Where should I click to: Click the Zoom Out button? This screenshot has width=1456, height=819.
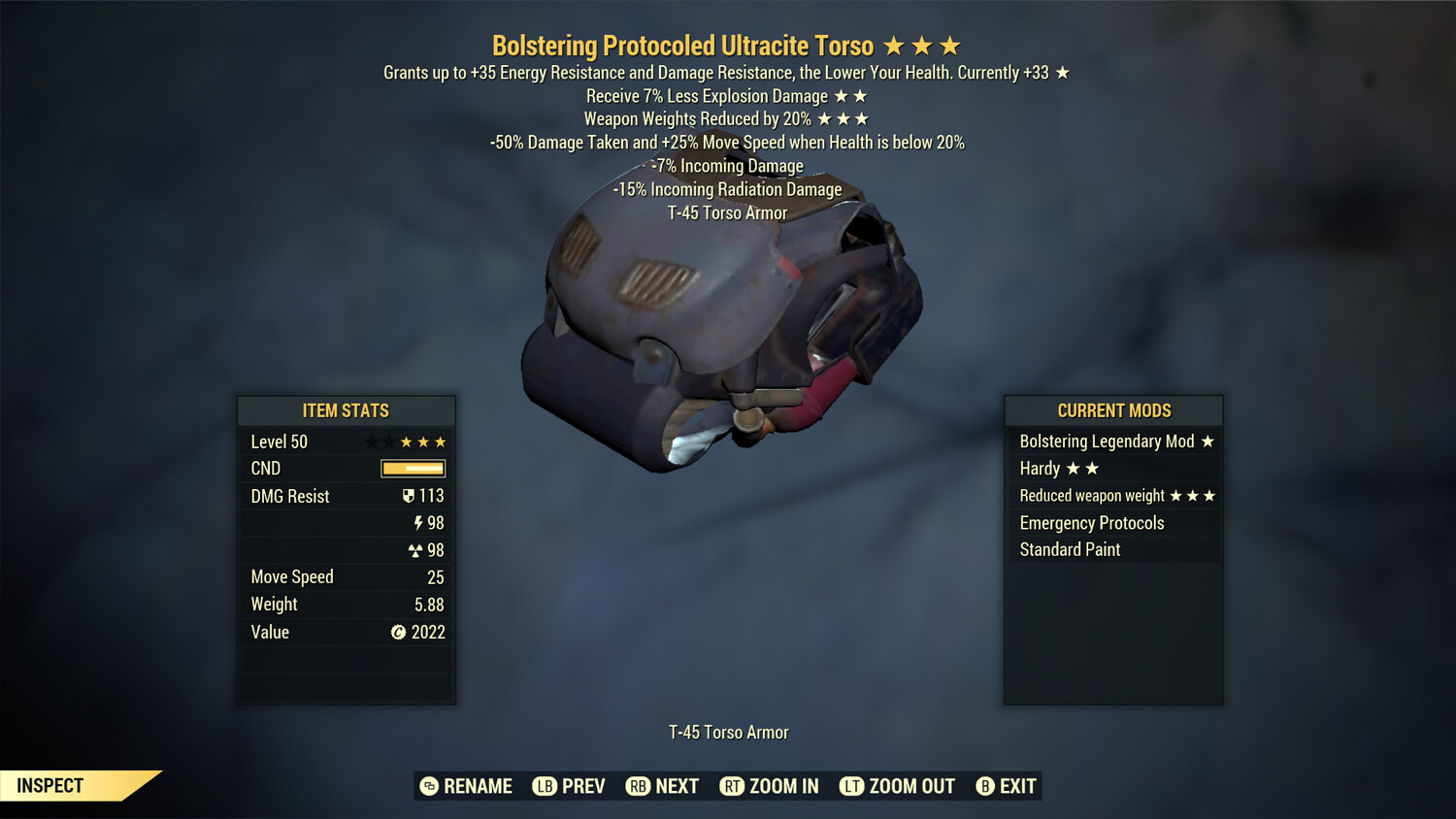895,786
